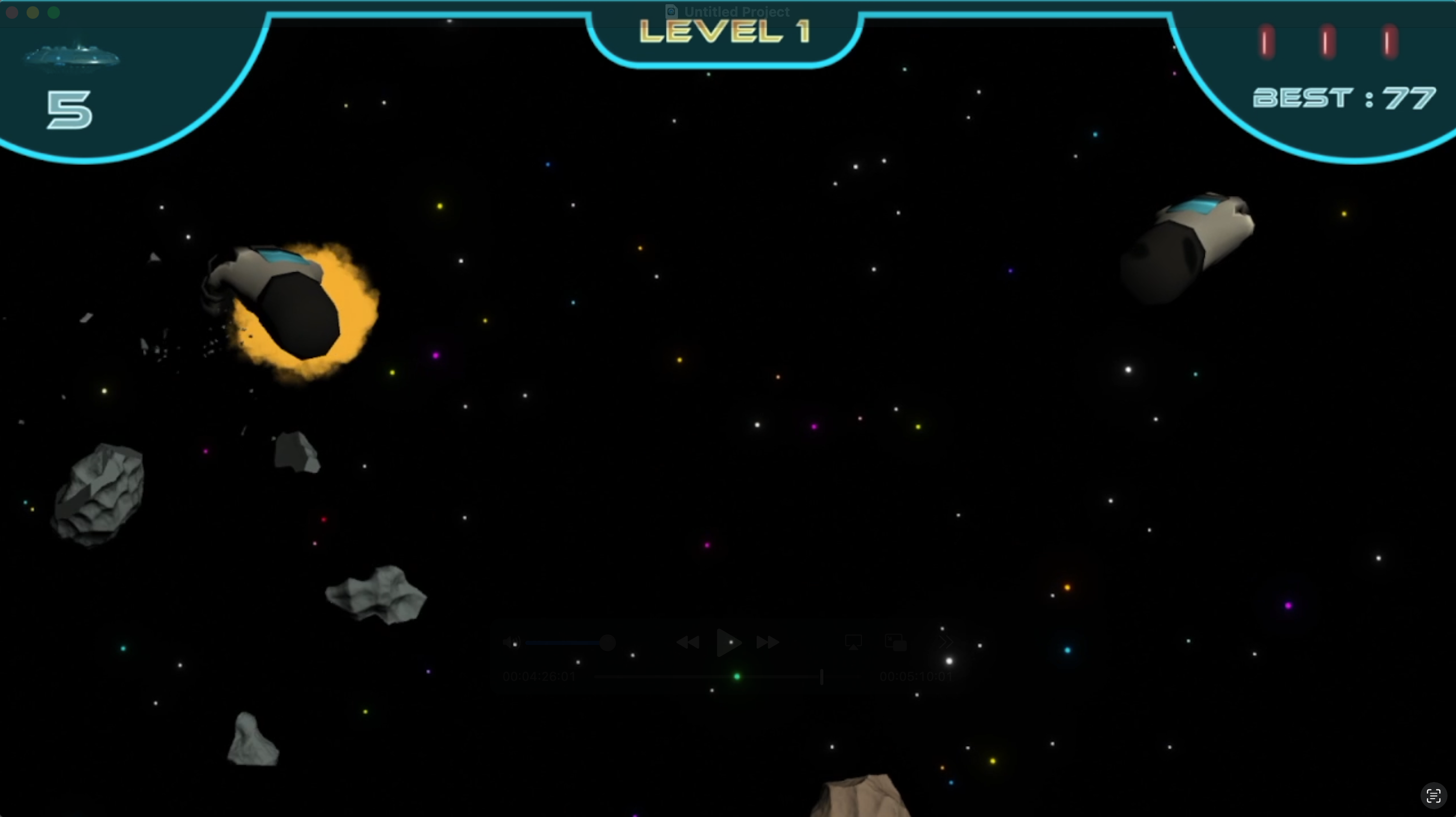1456x817 pixels.
Task: Play the video with the player's play button
Action: pyautogui.click(x=727, y=642)
